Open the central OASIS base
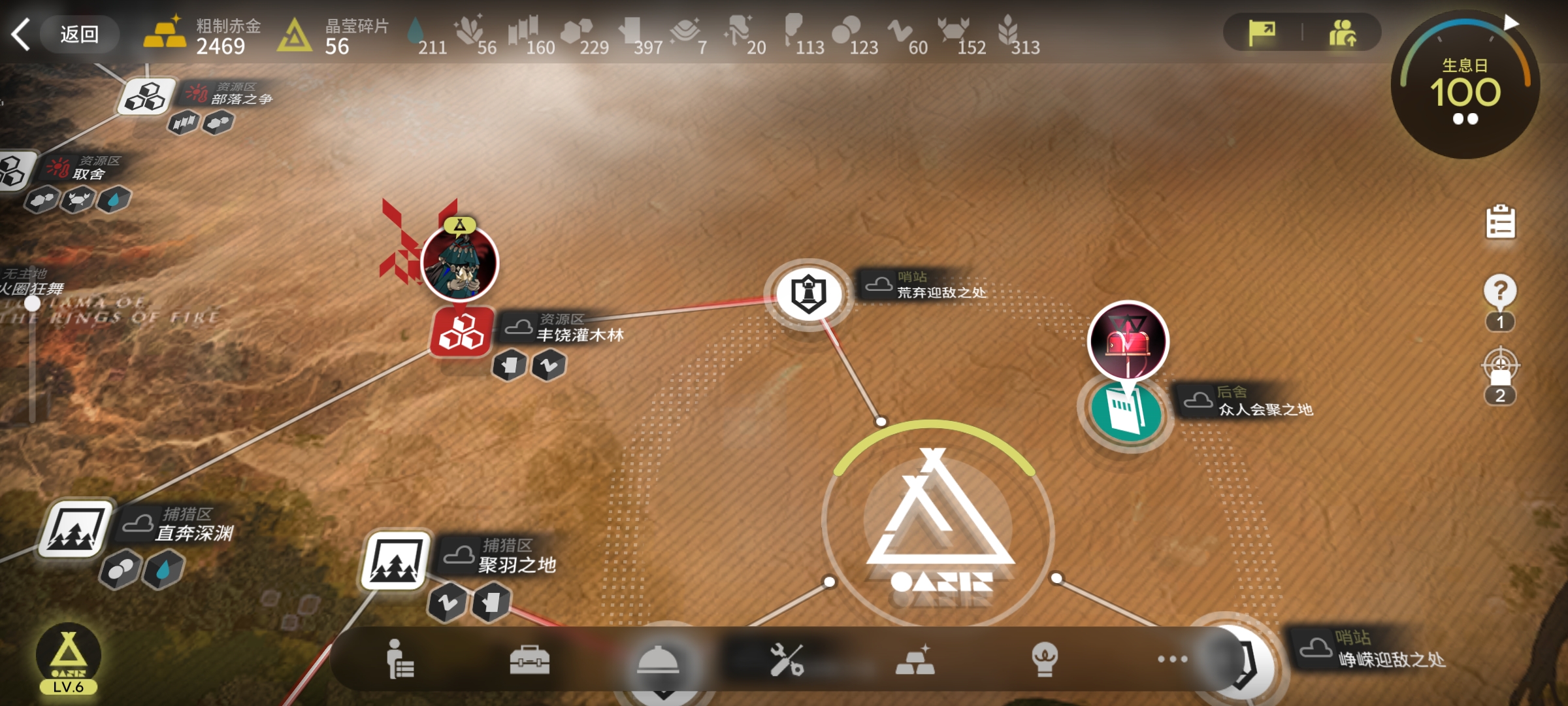Viewport: 1568px width, 706px height. [938, 523]
